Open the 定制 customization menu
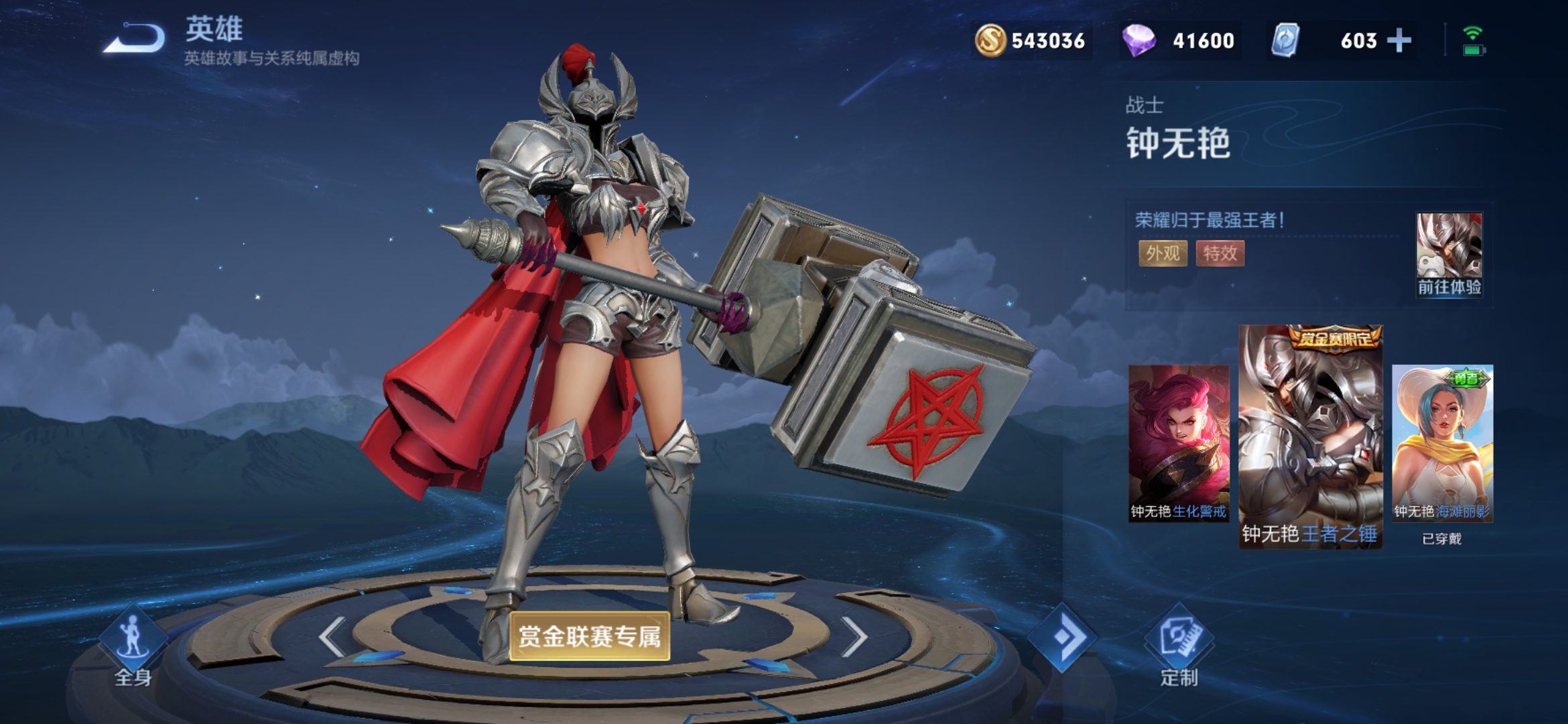 click(x=1179, y=647)
